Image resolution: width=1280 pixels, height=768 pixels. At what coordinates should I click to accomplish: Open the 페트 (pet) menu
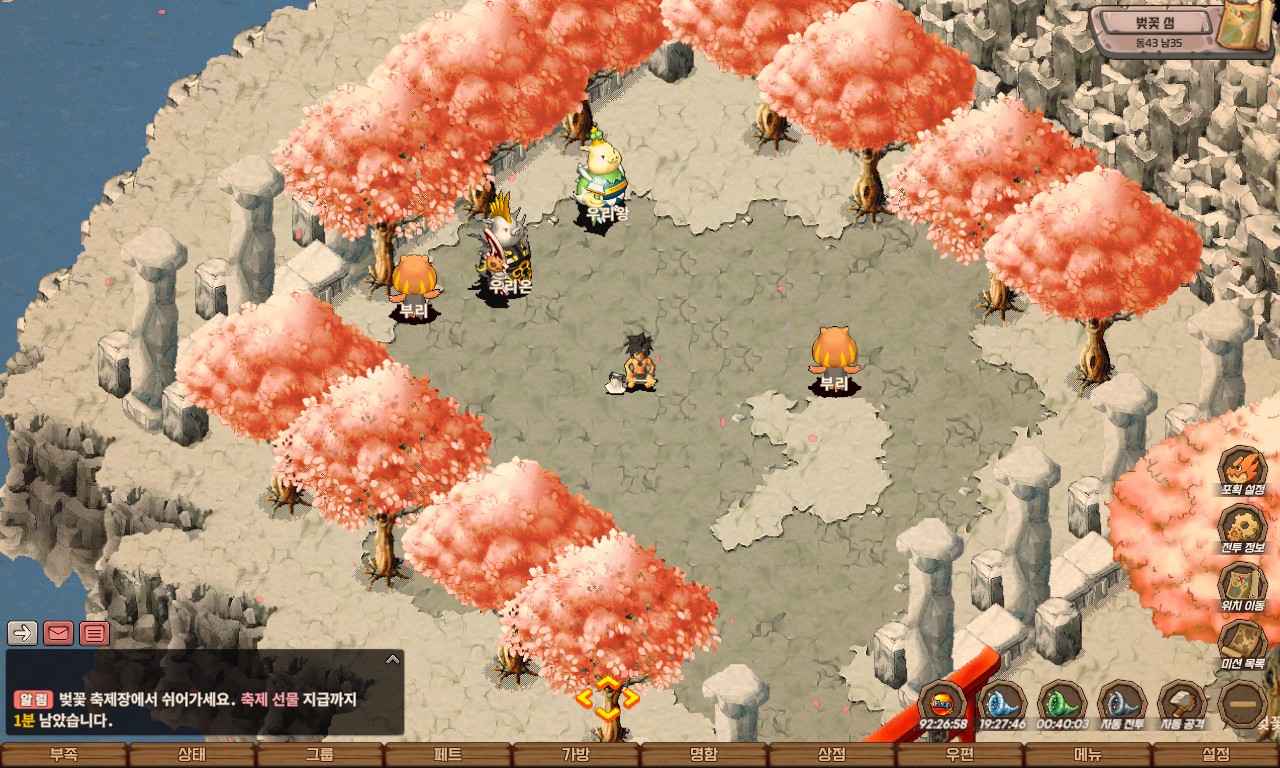coord(447,755)
